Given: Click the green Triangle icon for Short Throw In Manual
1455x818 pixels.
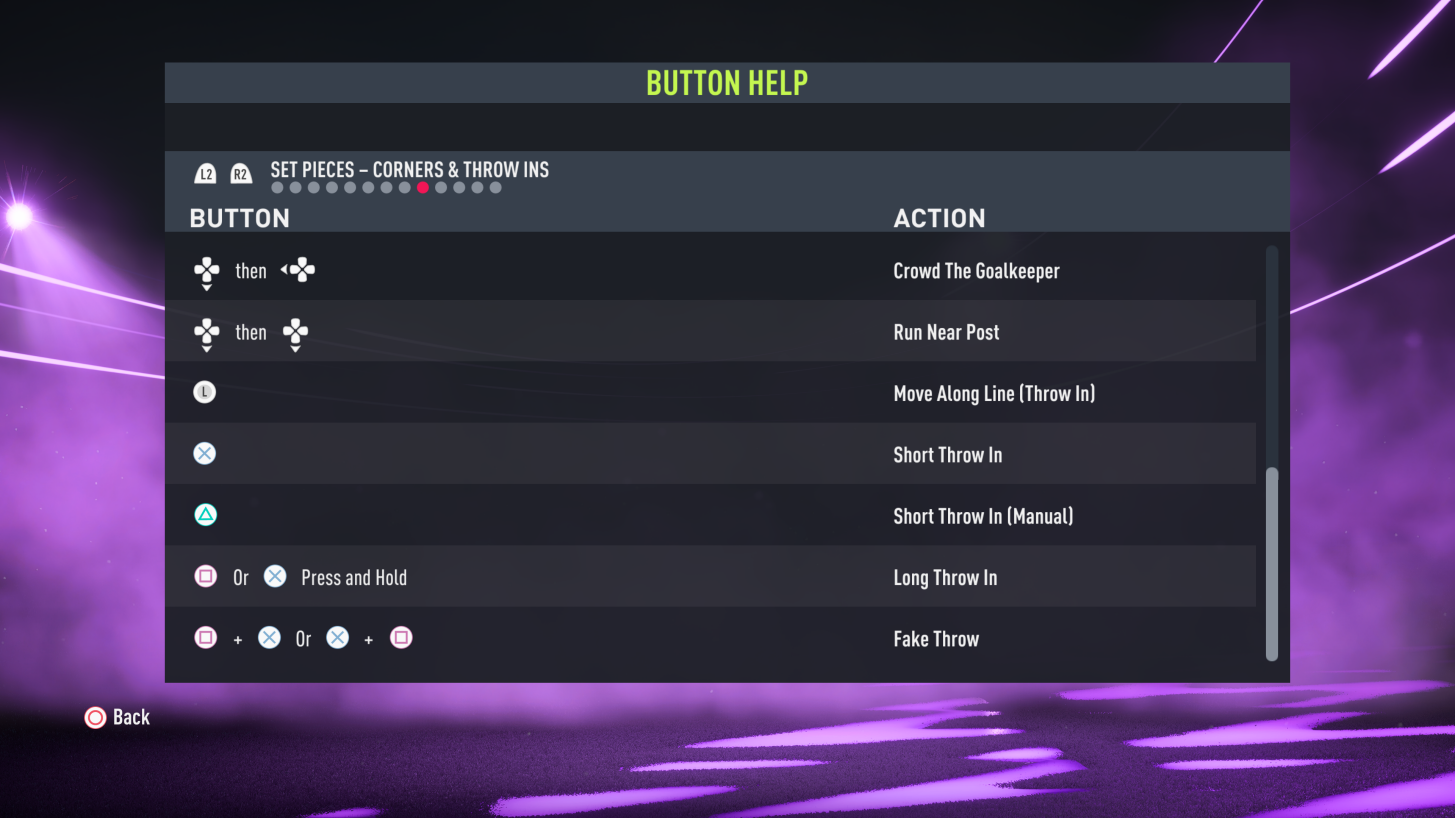Looking at the screenshot, I should click(204, 514).
